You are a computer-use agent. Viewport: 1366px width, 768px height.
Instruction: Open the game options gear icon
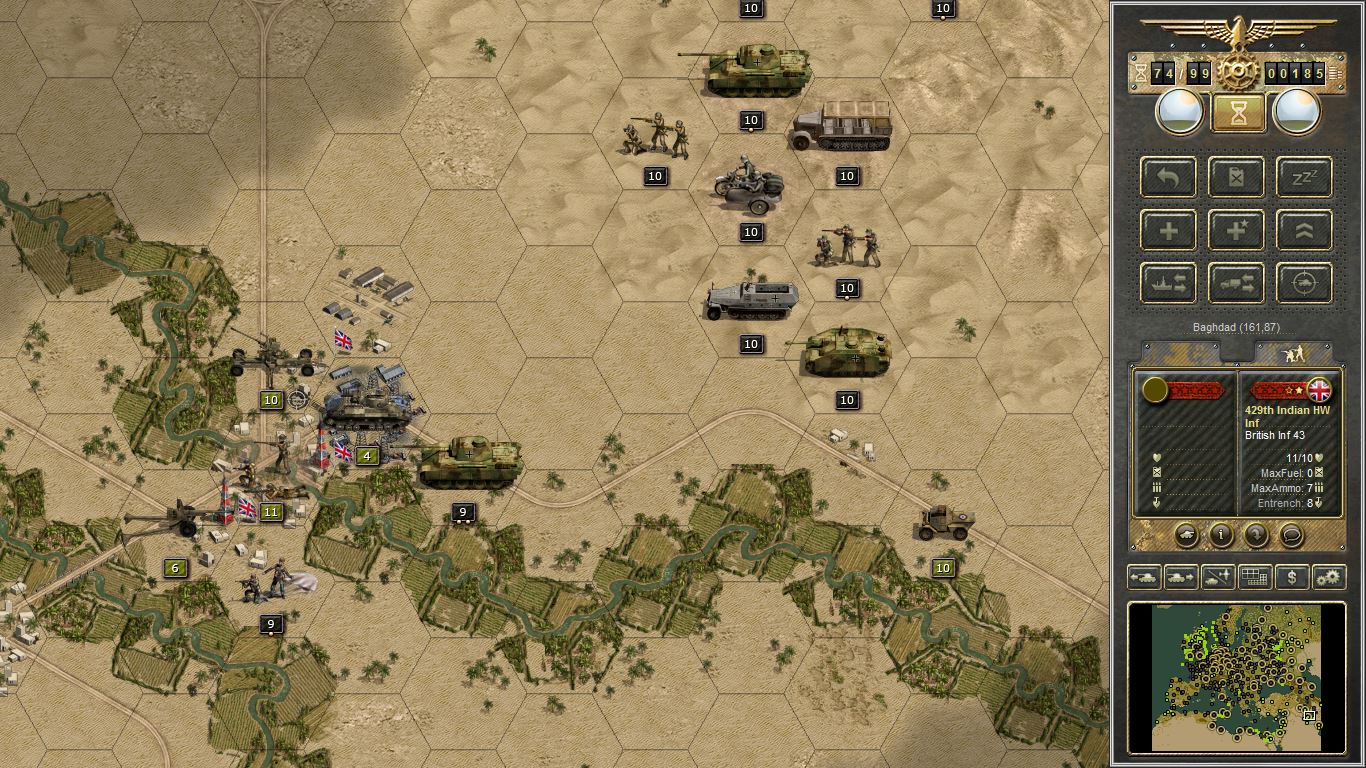pos(1328,577)
